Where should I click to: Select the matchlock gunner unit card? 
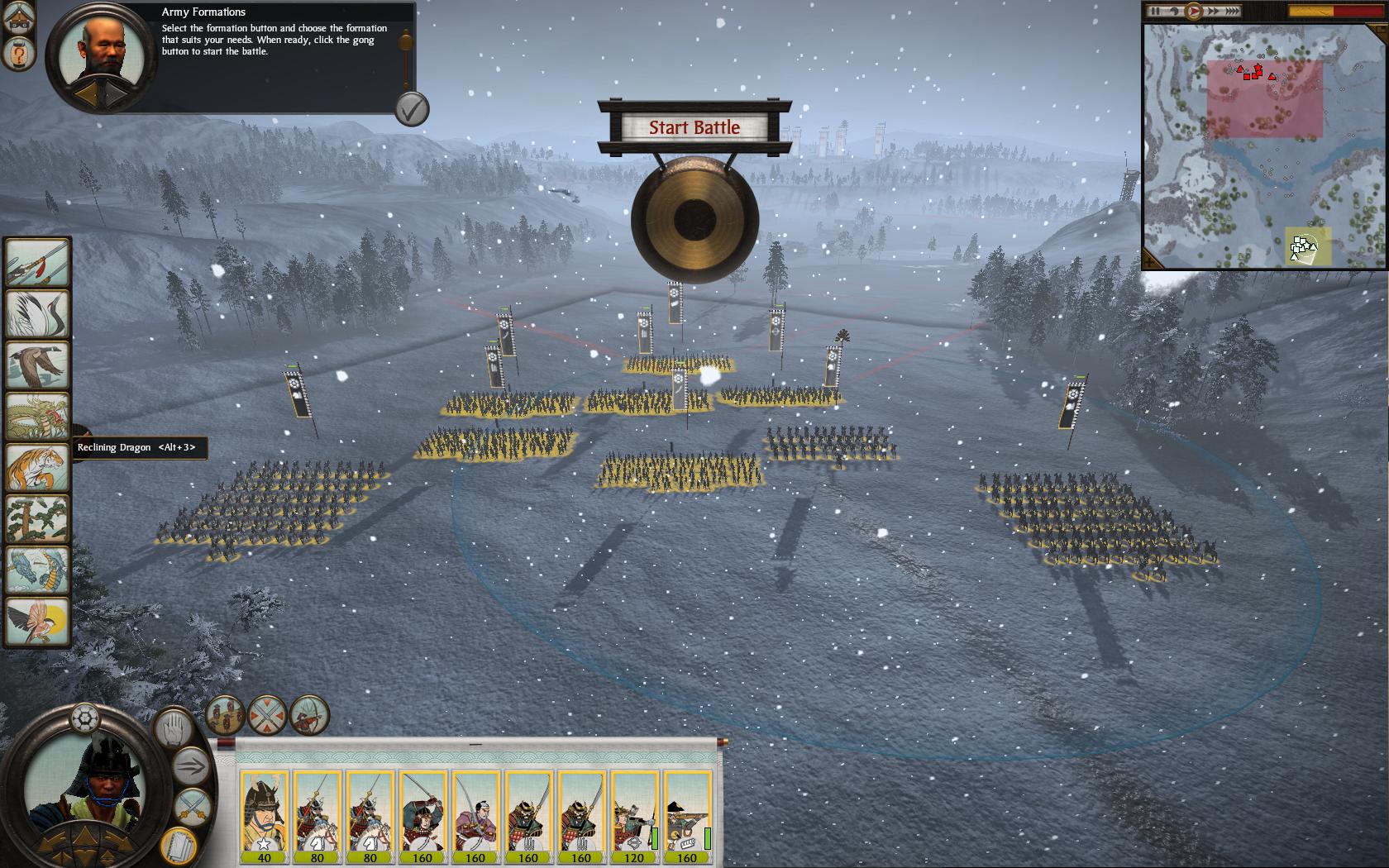coord(687,814)
